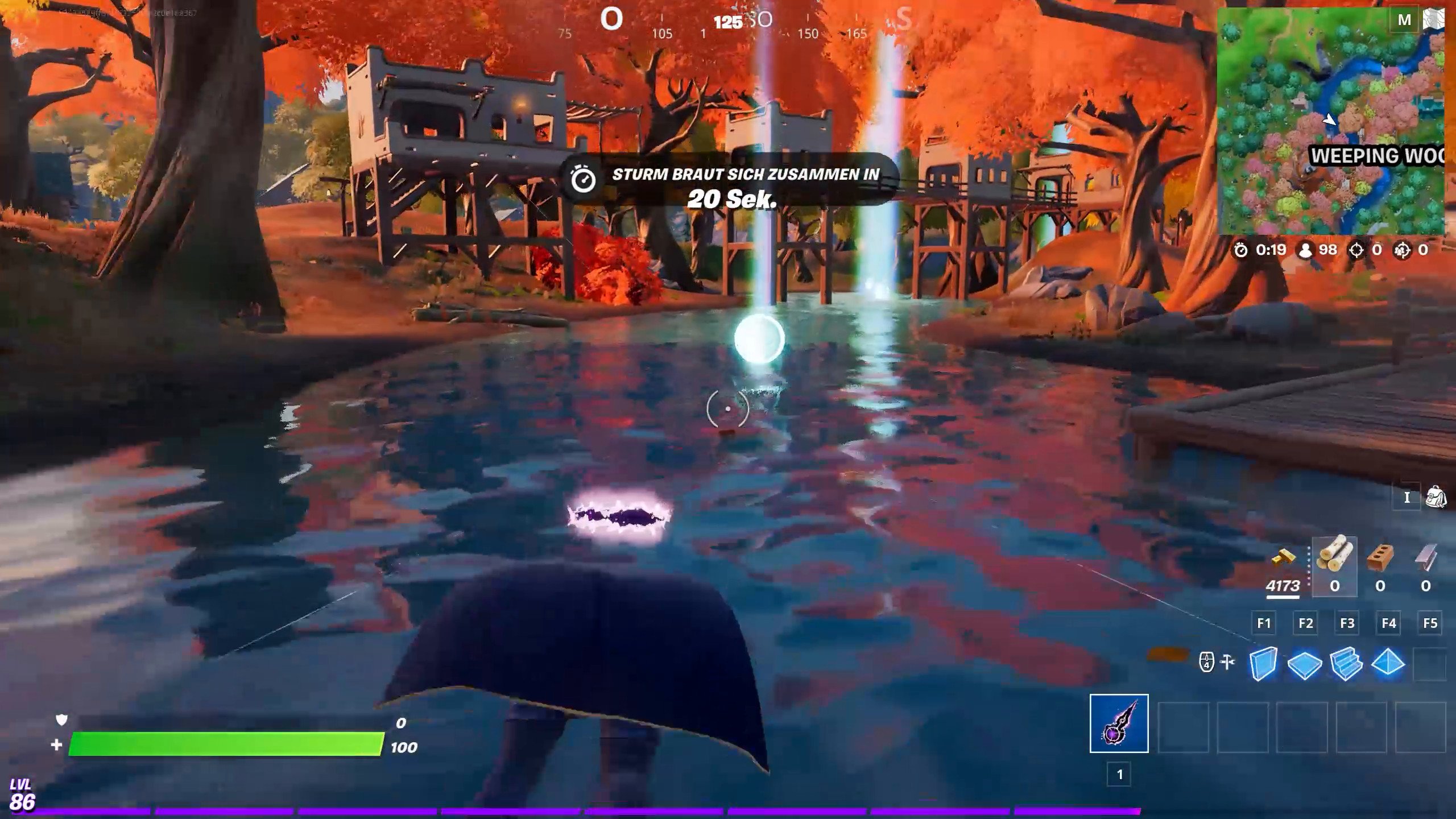
Task: Pick the pyramid roof building piece
Action: pos(1388,663)
